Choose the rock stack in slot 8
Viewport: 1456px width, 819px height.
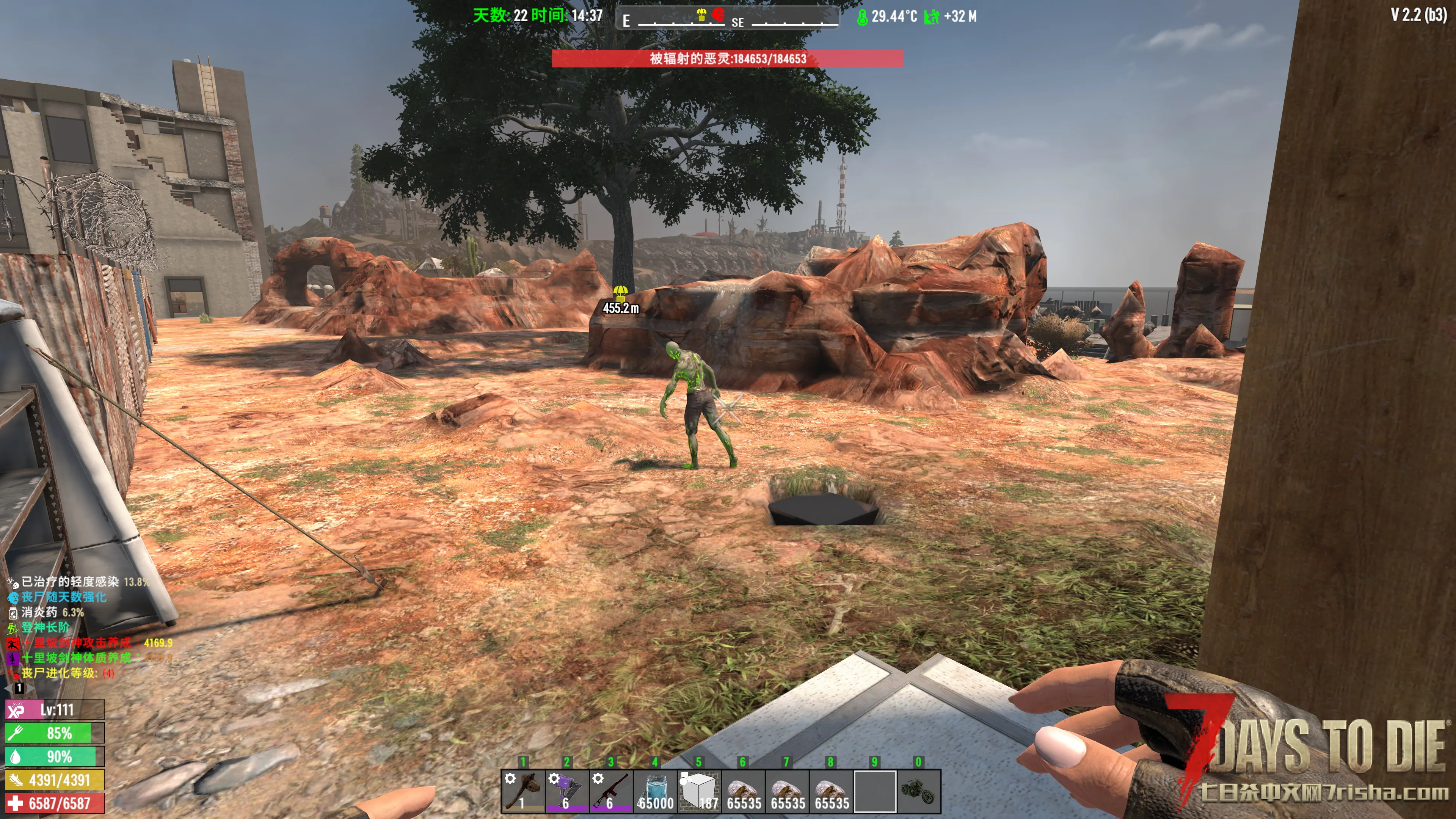click(x=831, y=791)
